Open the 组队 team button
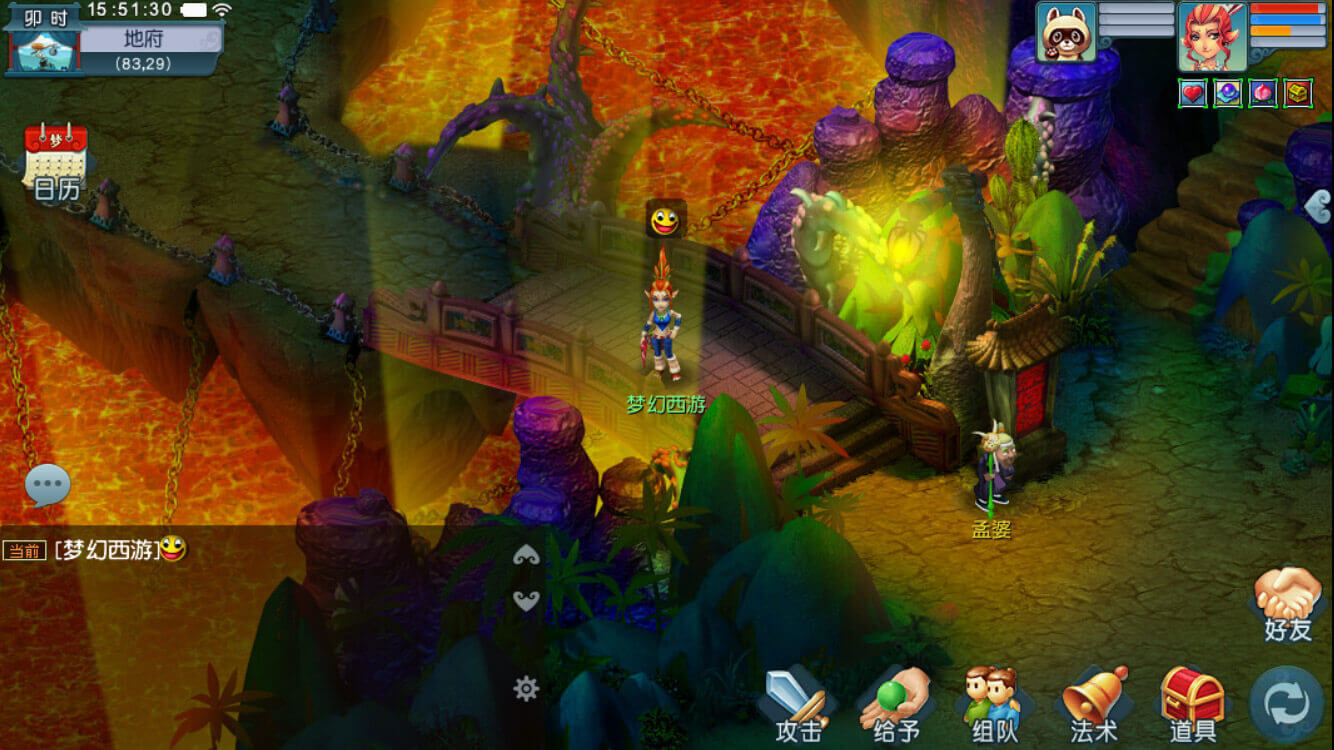Viewport: 1334px width, 750px height. [994, 705]
